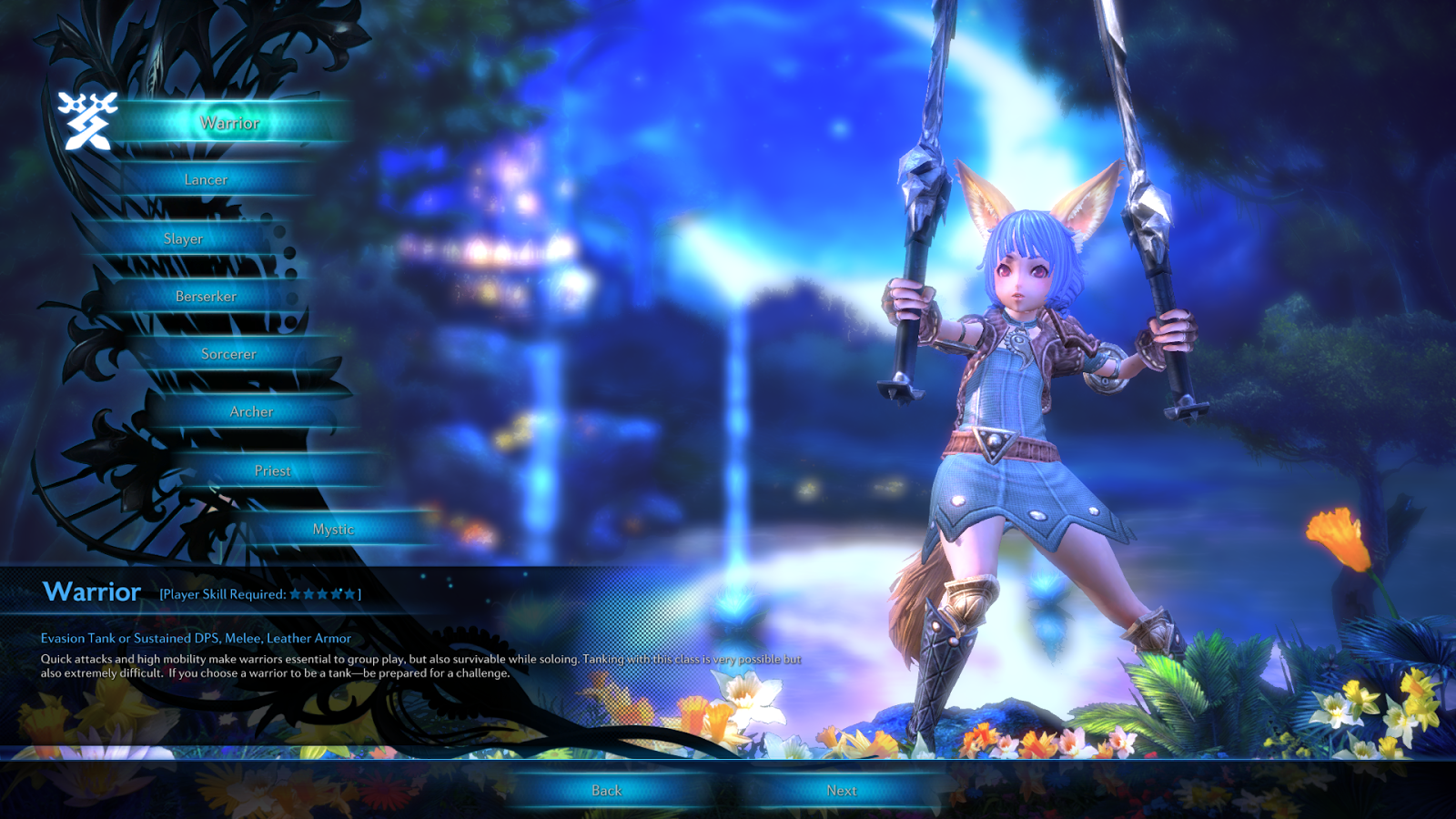Select the Berserker class
1456x819 pixels.
(x=204, y=296)
